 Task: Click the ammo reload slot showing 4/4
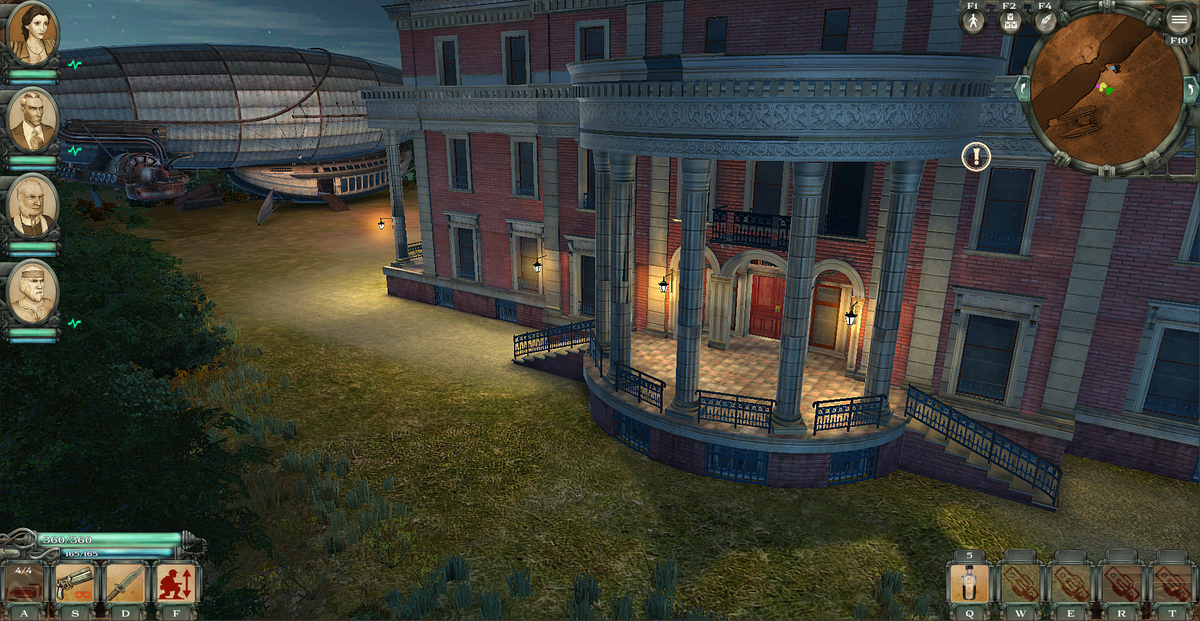pos(25,584)
